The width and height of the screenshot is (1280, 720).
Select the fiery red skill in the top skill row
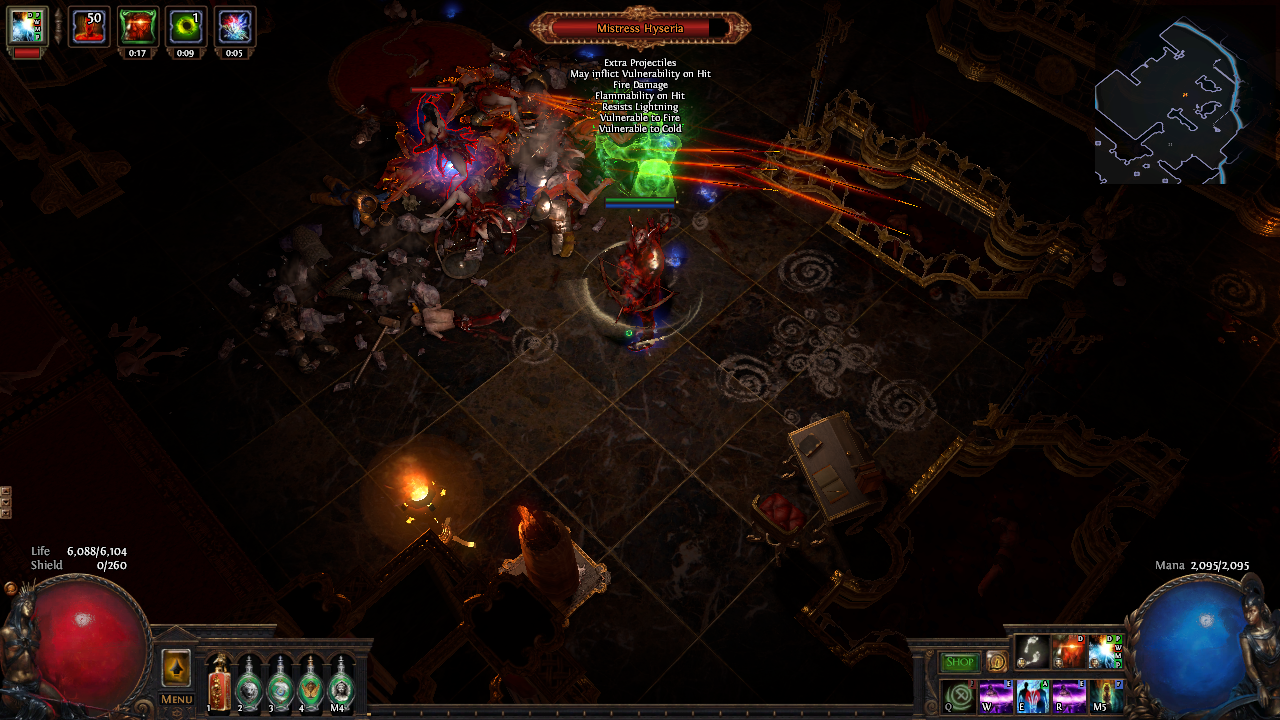pos(1069,652)
